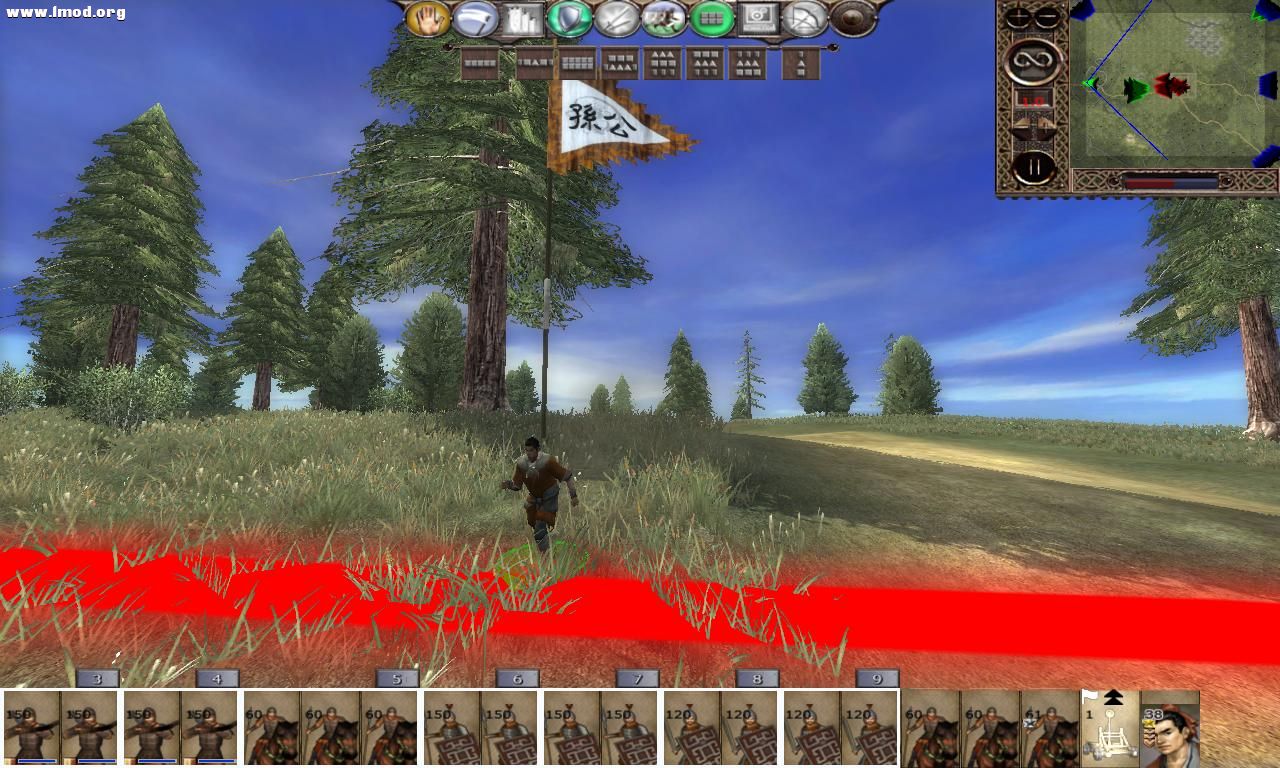Image resolution: width=1280 pixels, height=768 pixels.
Task: Select unit group tab 9
Action: pyautogui.click(x=876, y=678)
